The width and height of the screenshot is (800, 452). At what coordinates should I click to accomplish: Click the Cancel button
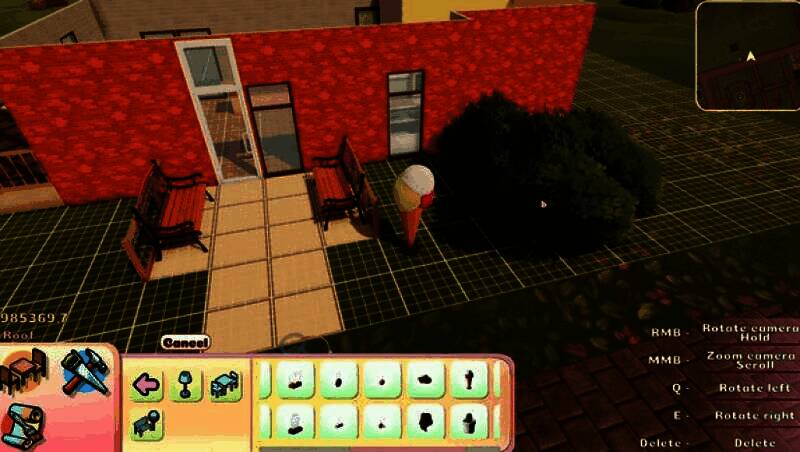point(185,342)
